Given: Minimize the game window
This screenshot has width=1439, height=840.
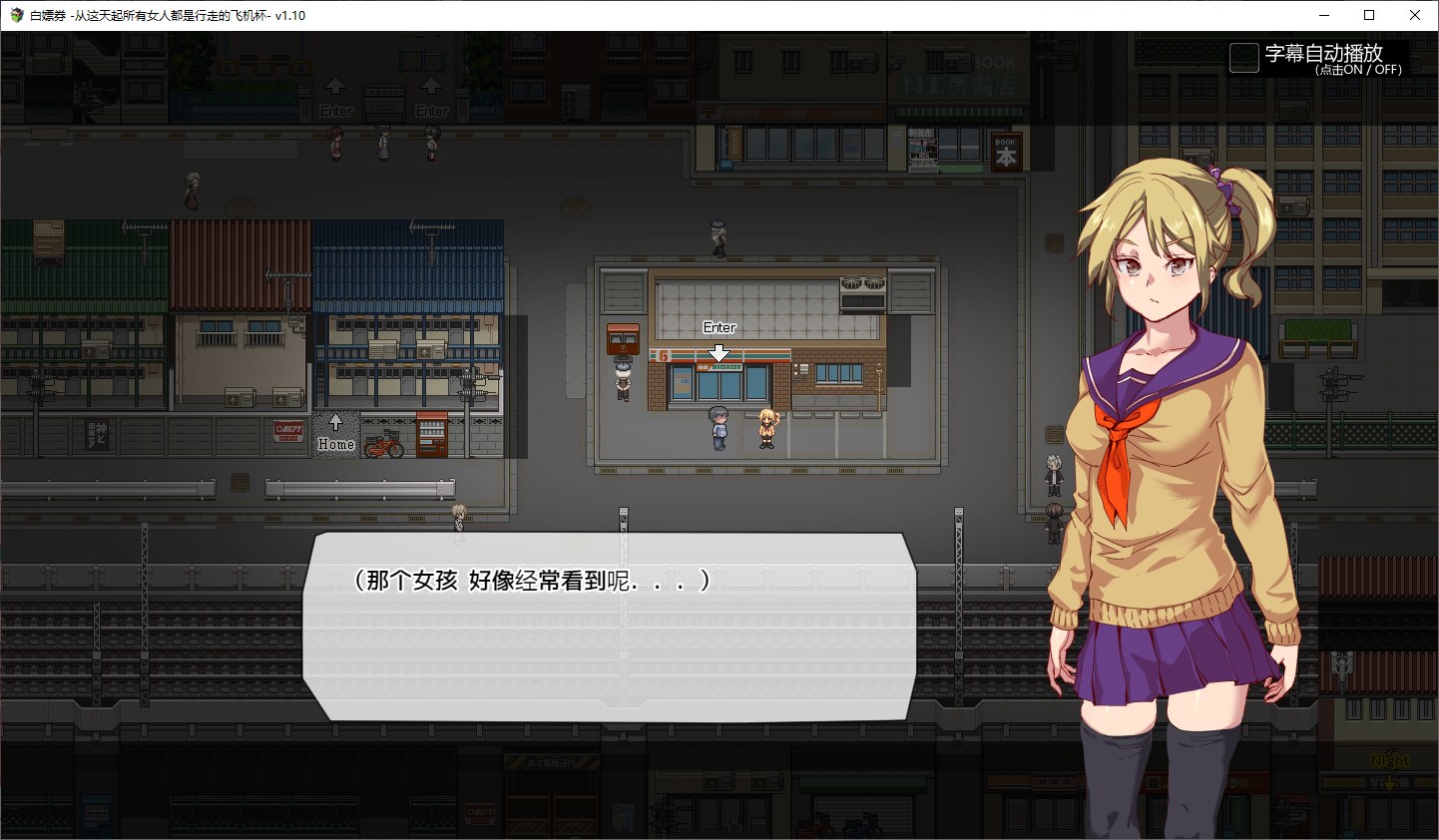Looking at the screenshot, I should (1324, 15).
